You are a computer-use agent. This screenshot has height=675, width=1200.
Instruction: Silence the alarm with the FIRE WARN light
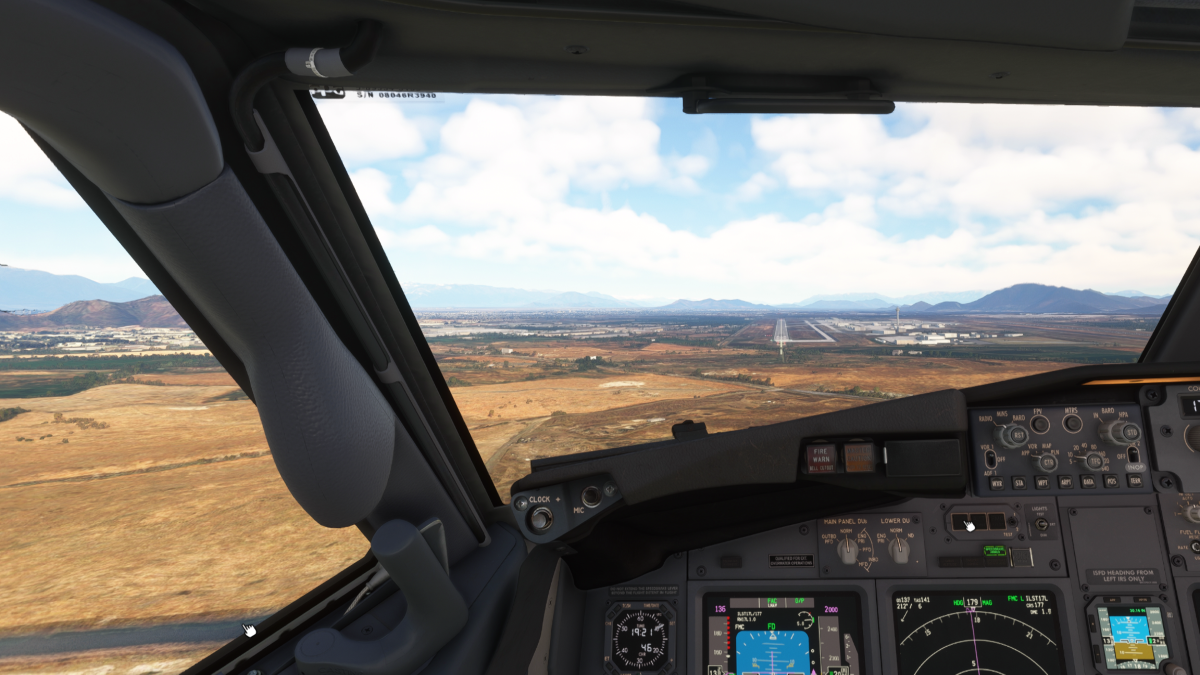coord(821,457)
